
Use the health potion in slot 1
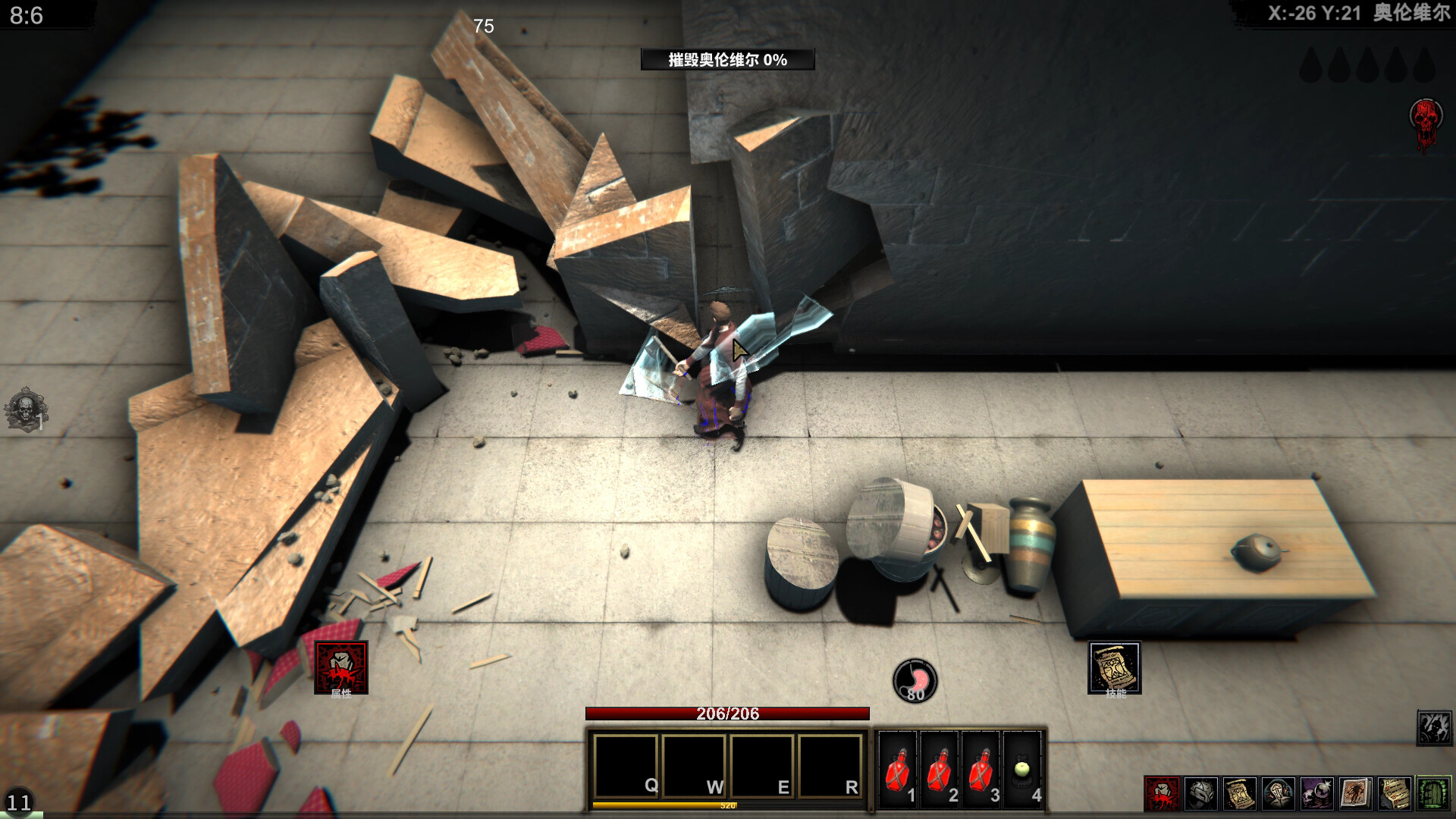(898, 770)
